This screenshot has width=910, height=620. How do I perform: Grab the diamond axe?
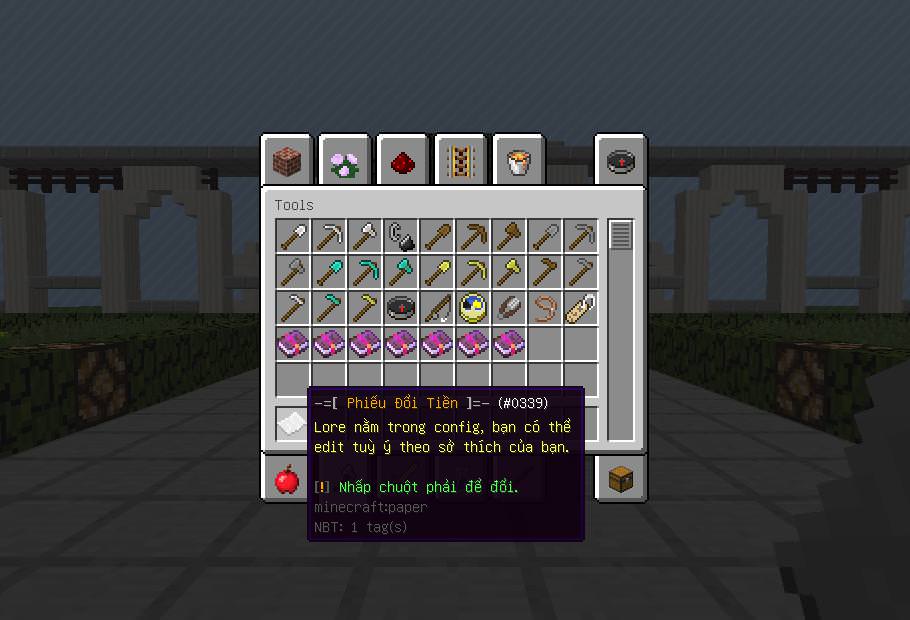(401, 272)
